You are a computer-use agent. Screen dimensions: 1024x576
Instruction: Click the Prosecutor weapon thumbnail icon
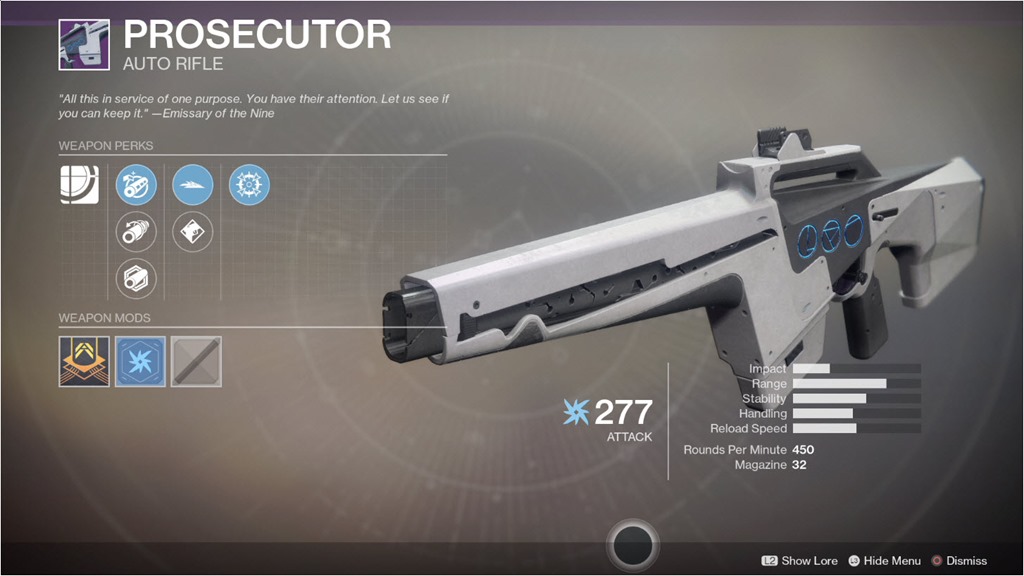click(84, 44)
